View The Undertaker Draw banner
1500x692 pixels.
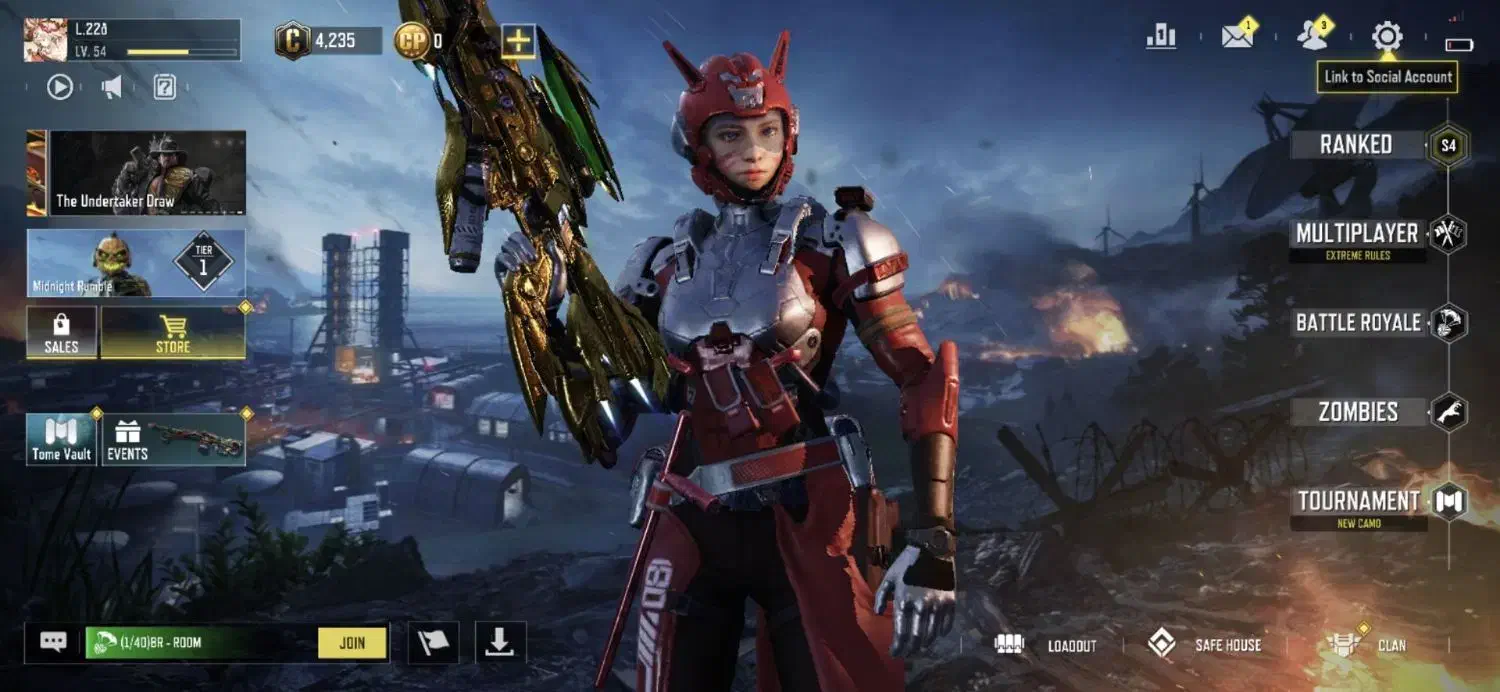coord(147,173)
